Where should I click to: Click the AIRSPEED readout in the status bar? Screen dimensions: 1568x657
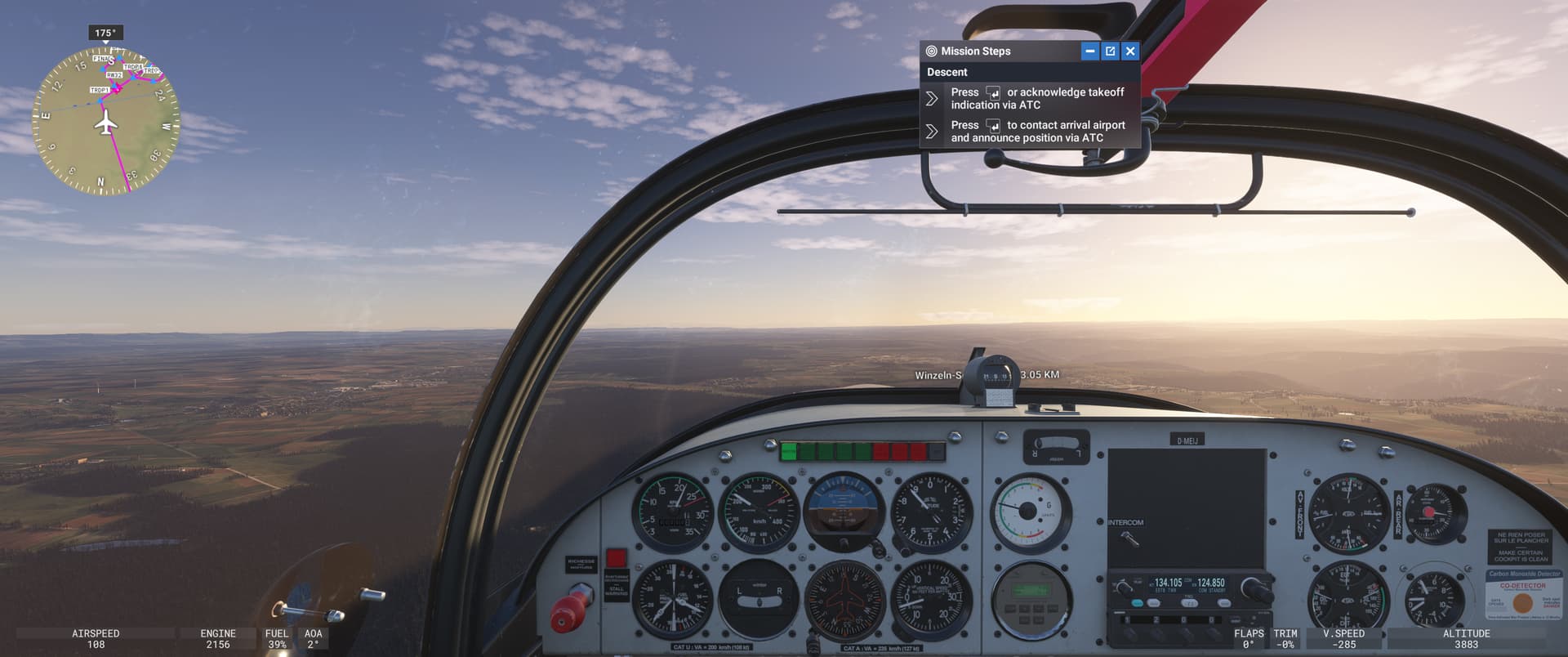(x=94, y=638)
